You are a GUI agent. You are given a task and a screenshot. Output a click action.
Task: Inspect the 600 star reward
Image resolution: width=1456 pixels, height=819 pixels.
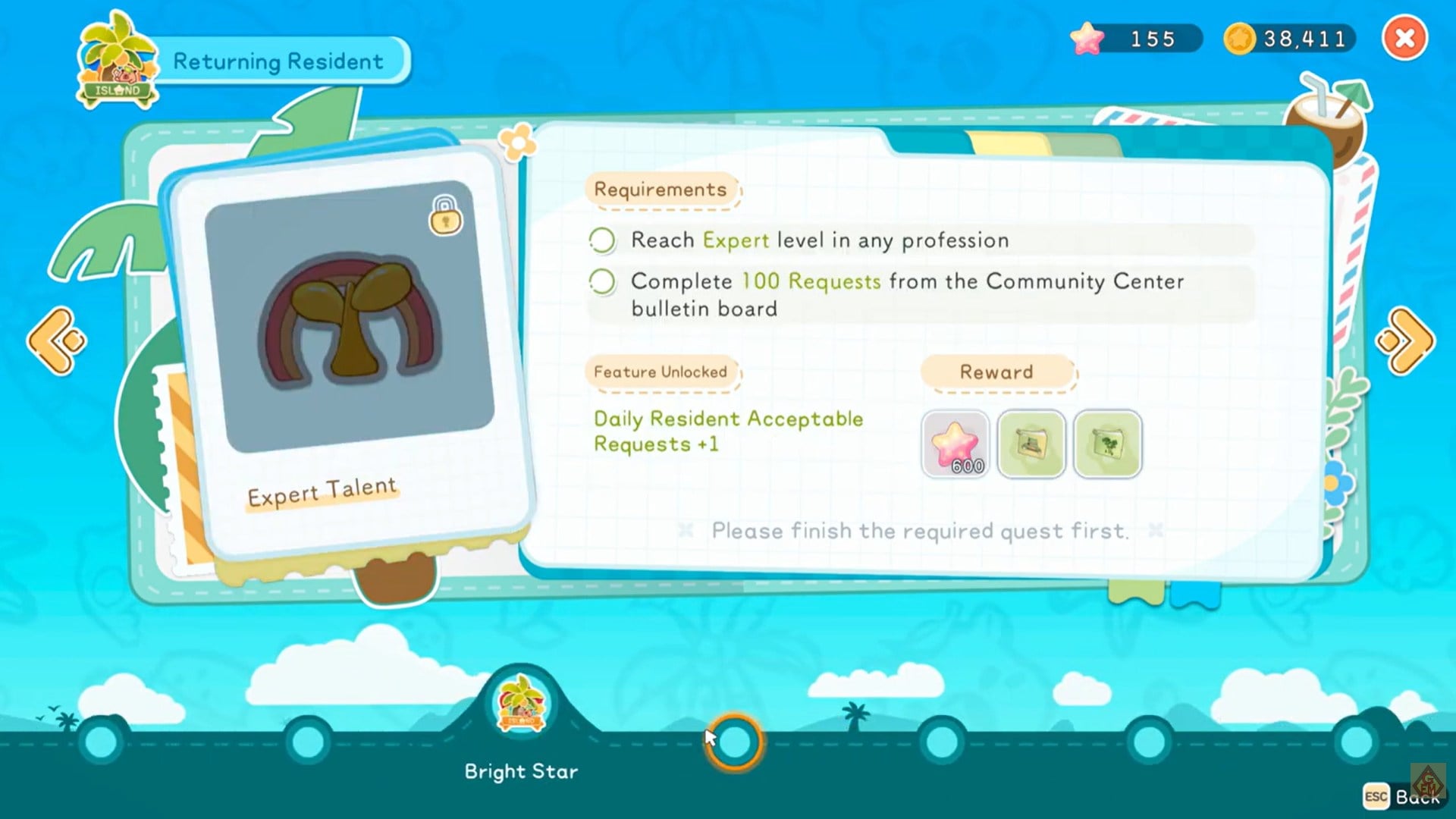955,444
